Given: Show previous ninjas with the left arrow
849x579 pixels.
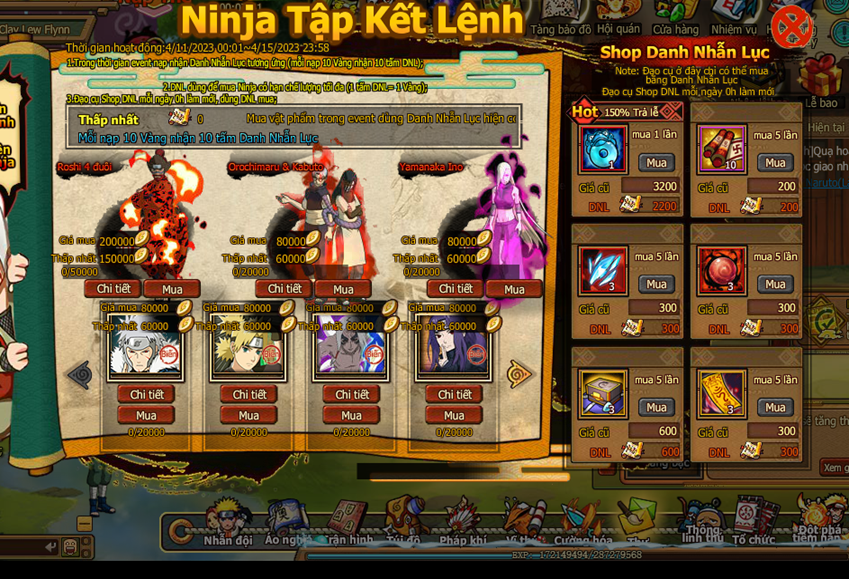Looking at the screenshot, I should point(79,374).
